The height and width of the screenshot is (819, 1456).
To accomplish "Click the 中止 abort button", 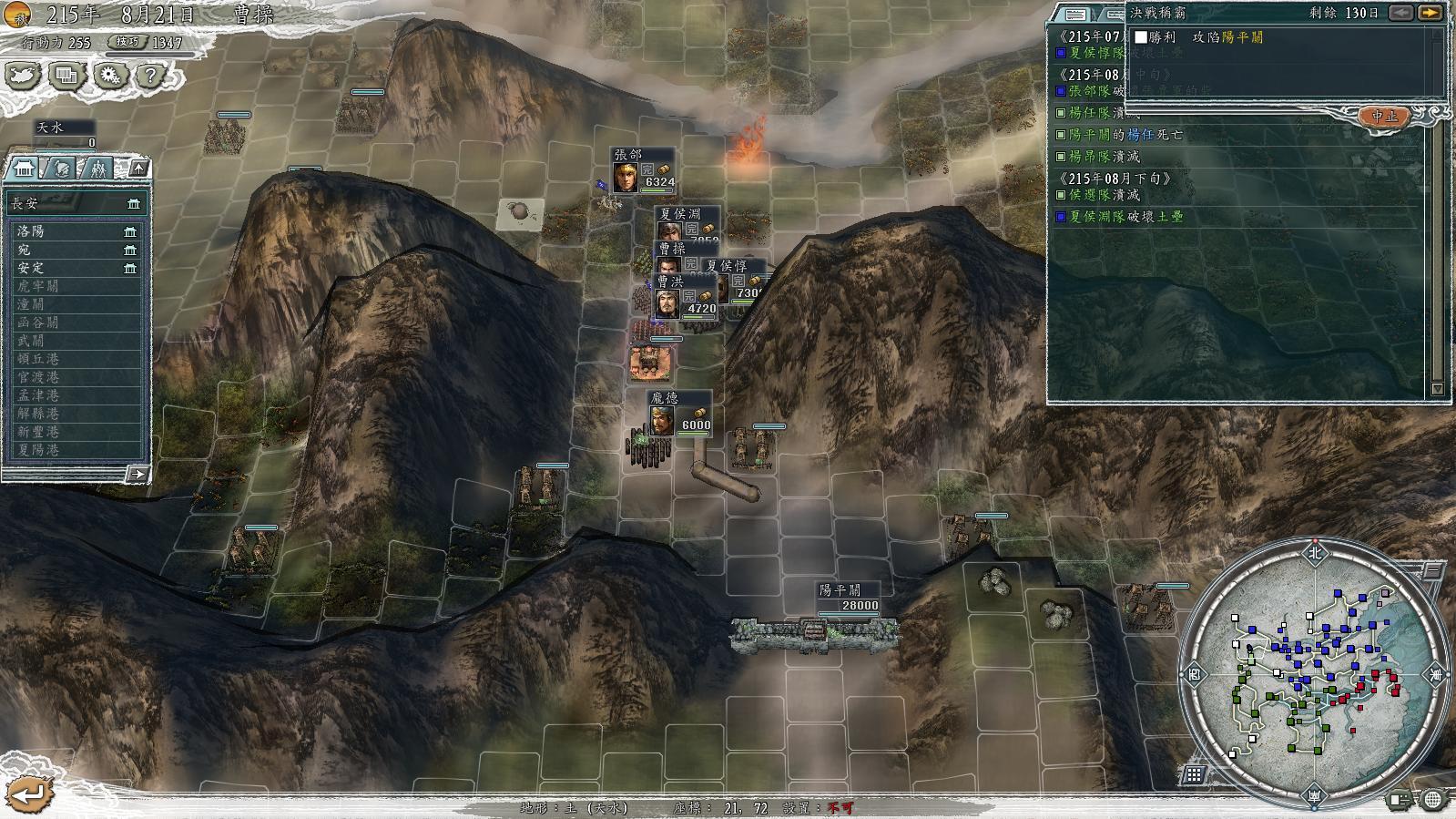I will [1384, 116].
